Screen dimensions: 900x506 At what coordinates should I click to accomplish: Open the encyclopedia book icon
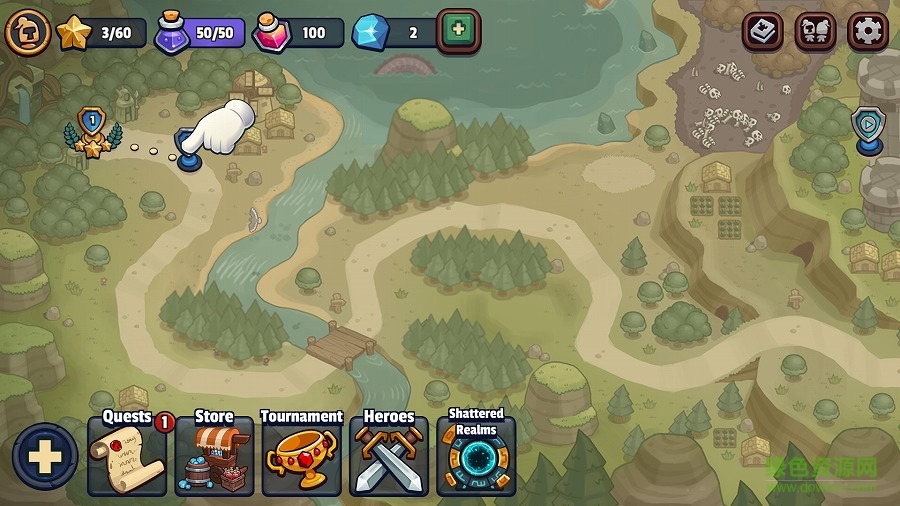coord(763,32)
